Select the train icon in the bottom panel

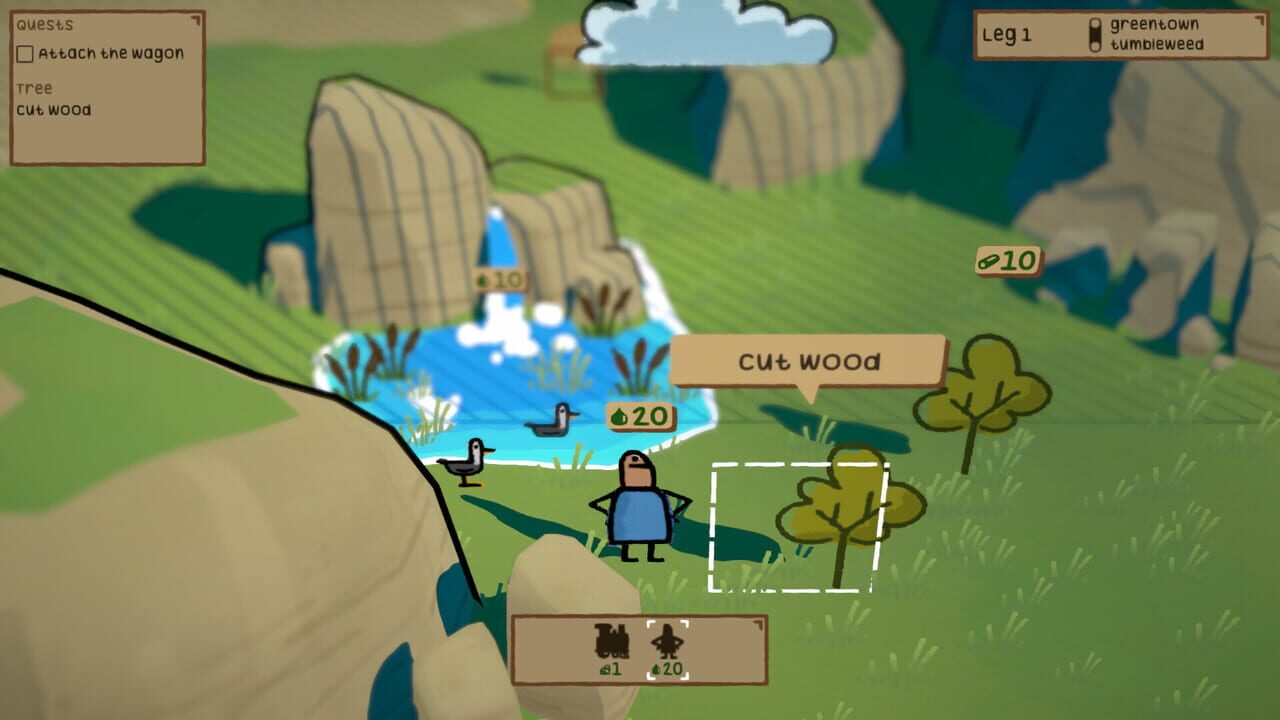[x=613, y=640]
